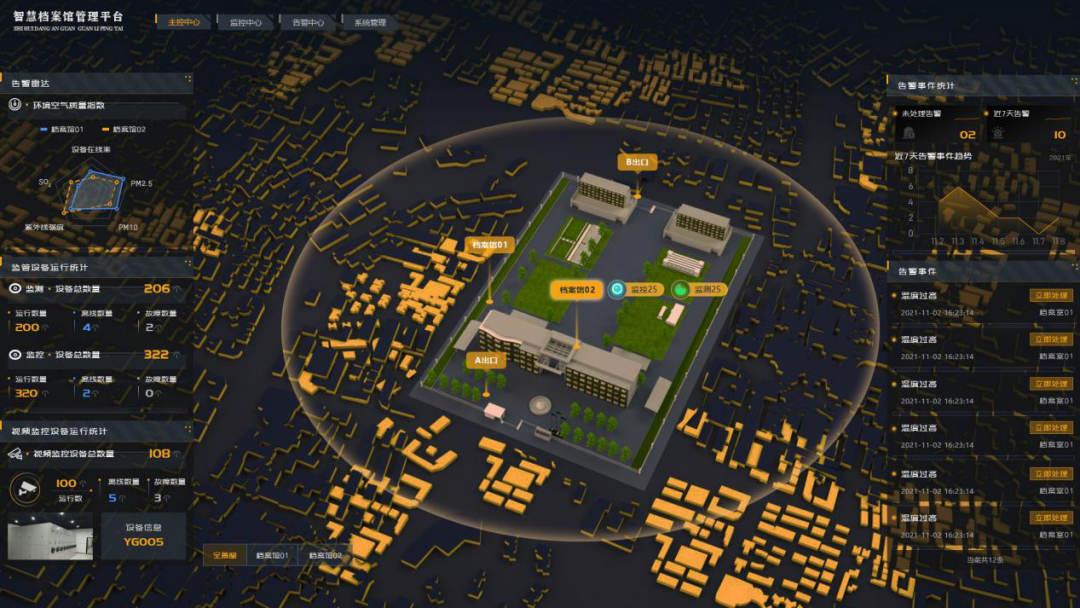This screenshot has width=1080, height=608.
Task: Toggle the 档案馆02 legend entry on radar chart
Action: pos(124,129)
